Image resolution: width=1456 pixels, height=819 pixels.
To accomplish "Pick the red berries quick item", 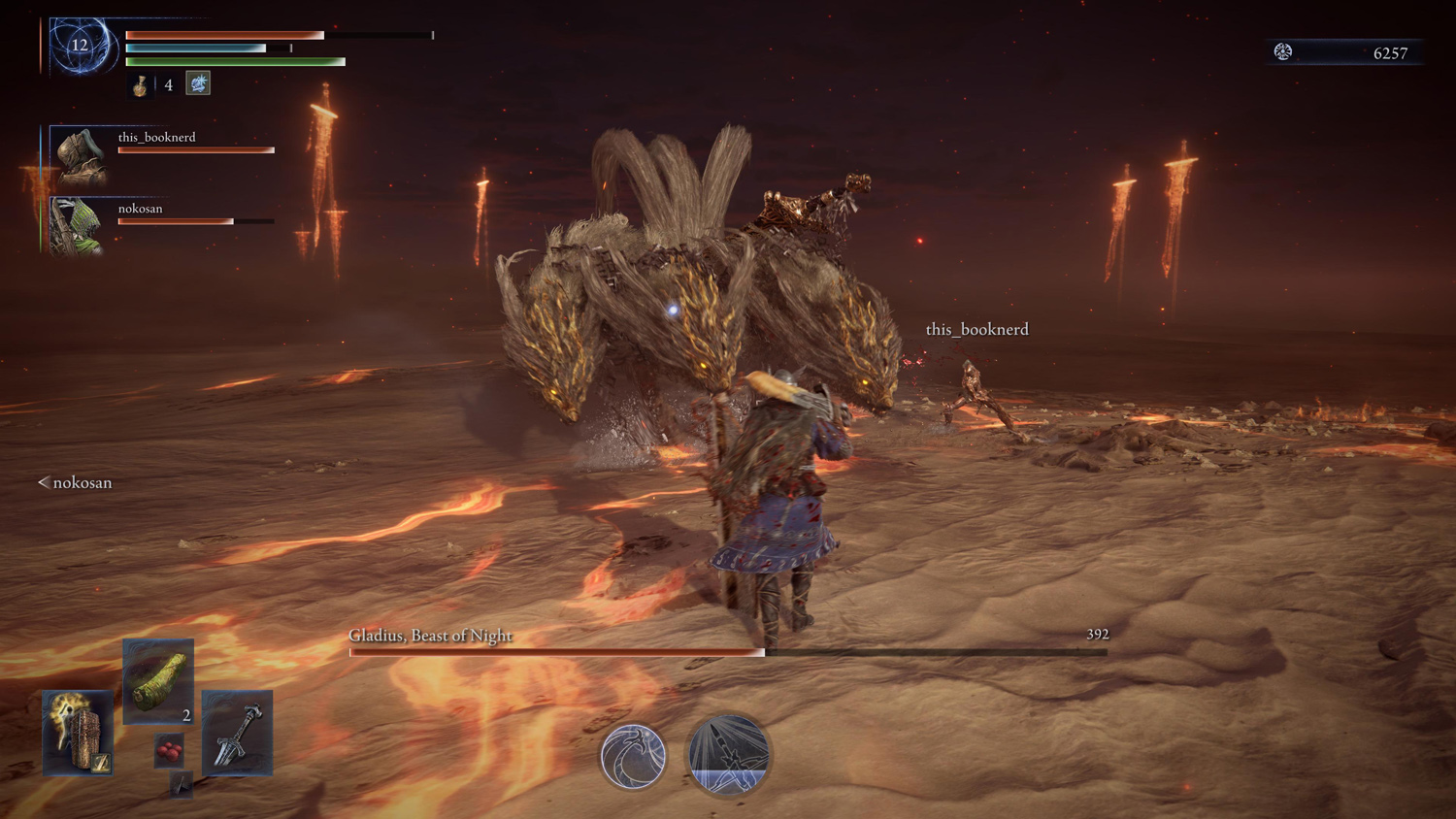I will [169, 751].
